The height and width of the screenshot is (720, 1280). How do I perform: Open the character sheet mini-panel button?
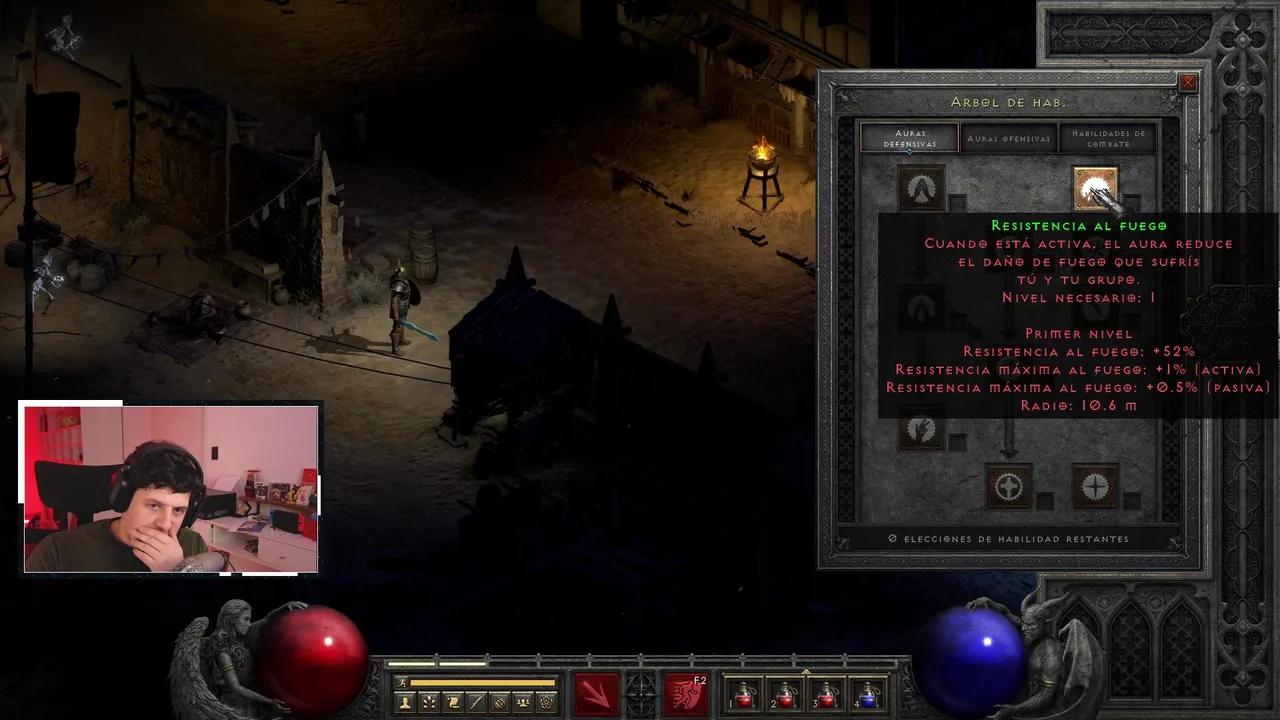click(405, 702)
